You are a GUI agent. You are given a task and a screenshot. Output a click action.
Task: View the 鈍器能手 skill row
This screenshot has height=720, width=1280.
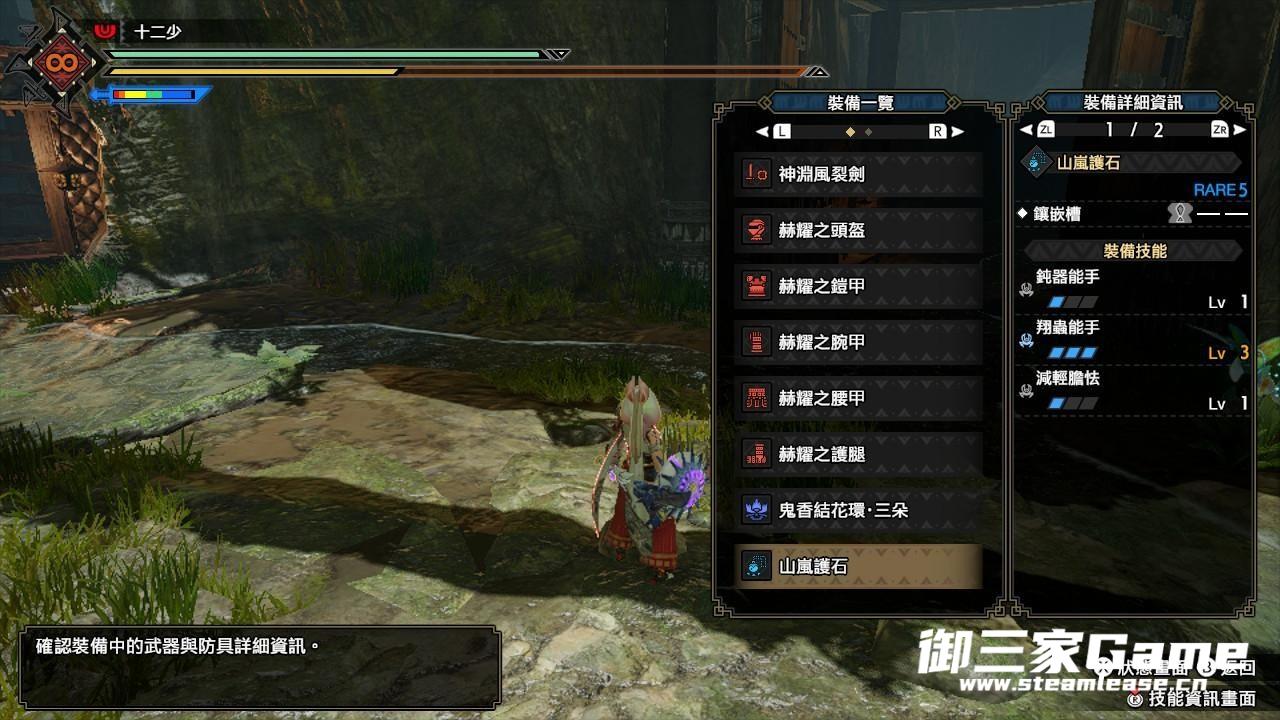click(x=1133, y=289)
